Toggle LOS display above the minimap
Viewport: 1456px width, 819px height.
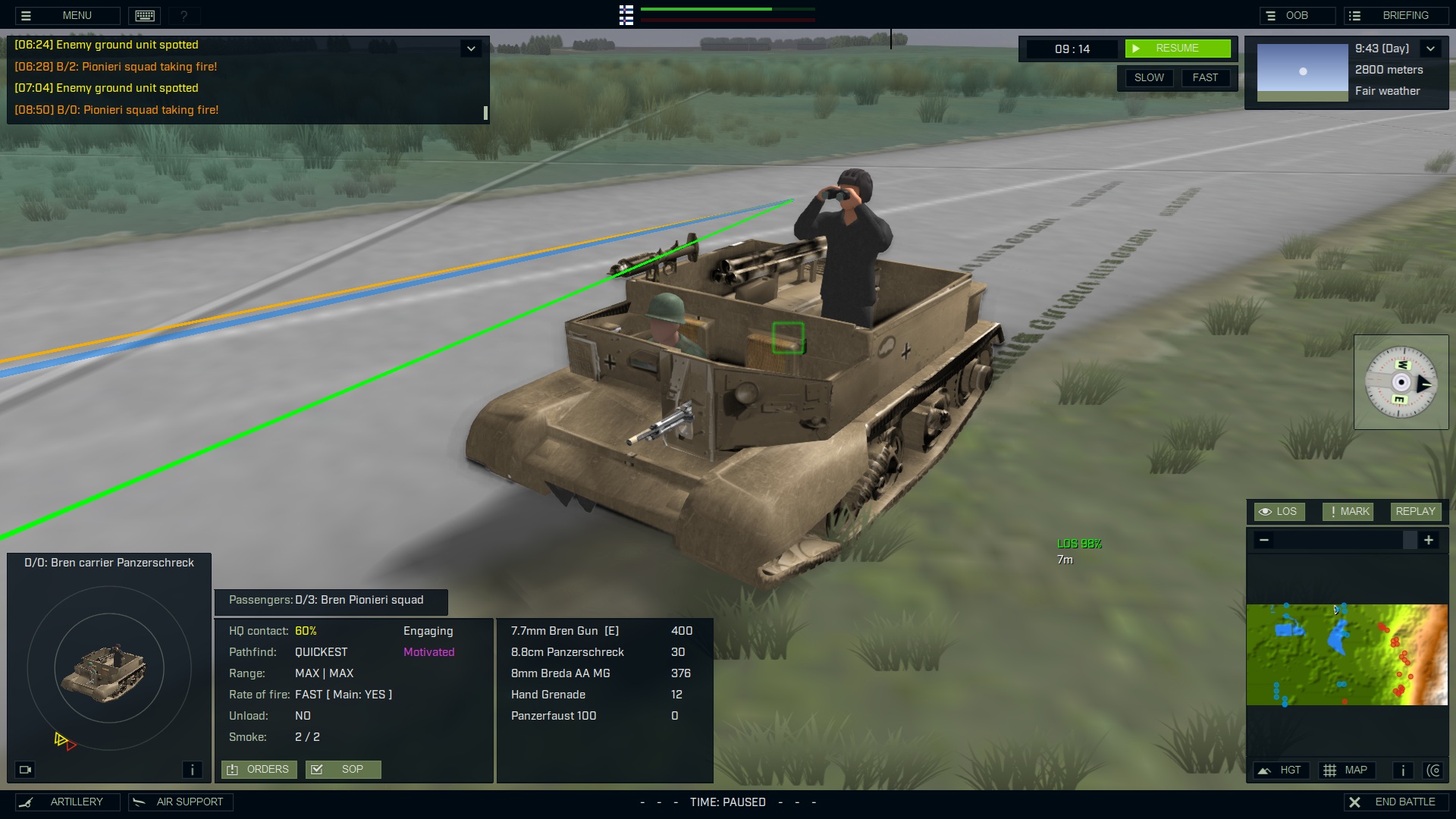(x=1279, y=511)
